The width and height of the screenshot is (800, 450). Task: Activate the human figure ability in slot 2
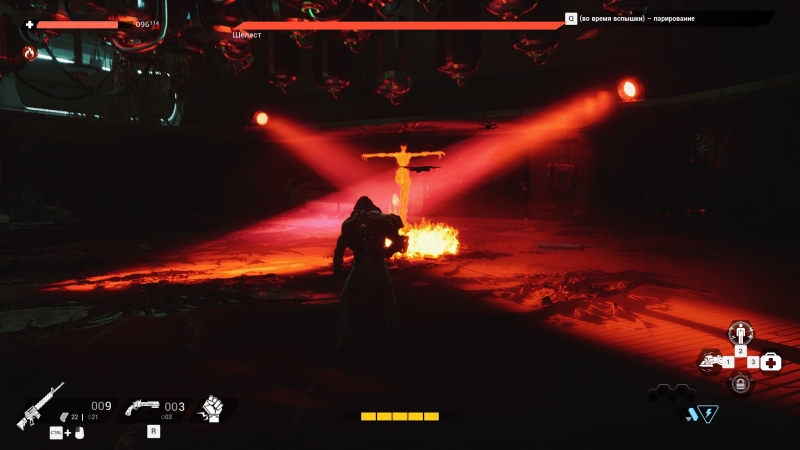coord(740,333)
